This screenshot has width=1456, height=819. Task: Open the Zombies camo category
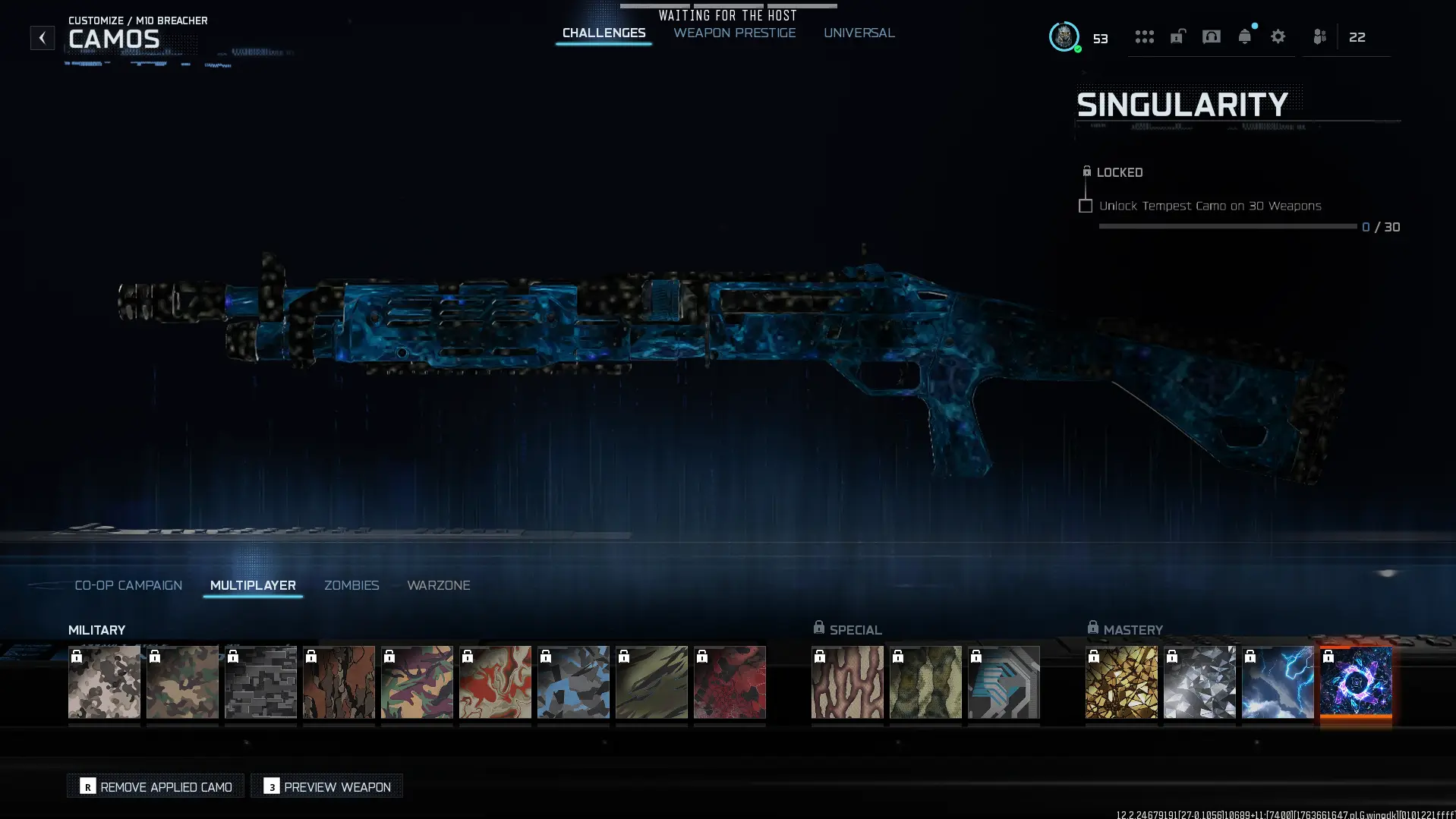point(351,585)
